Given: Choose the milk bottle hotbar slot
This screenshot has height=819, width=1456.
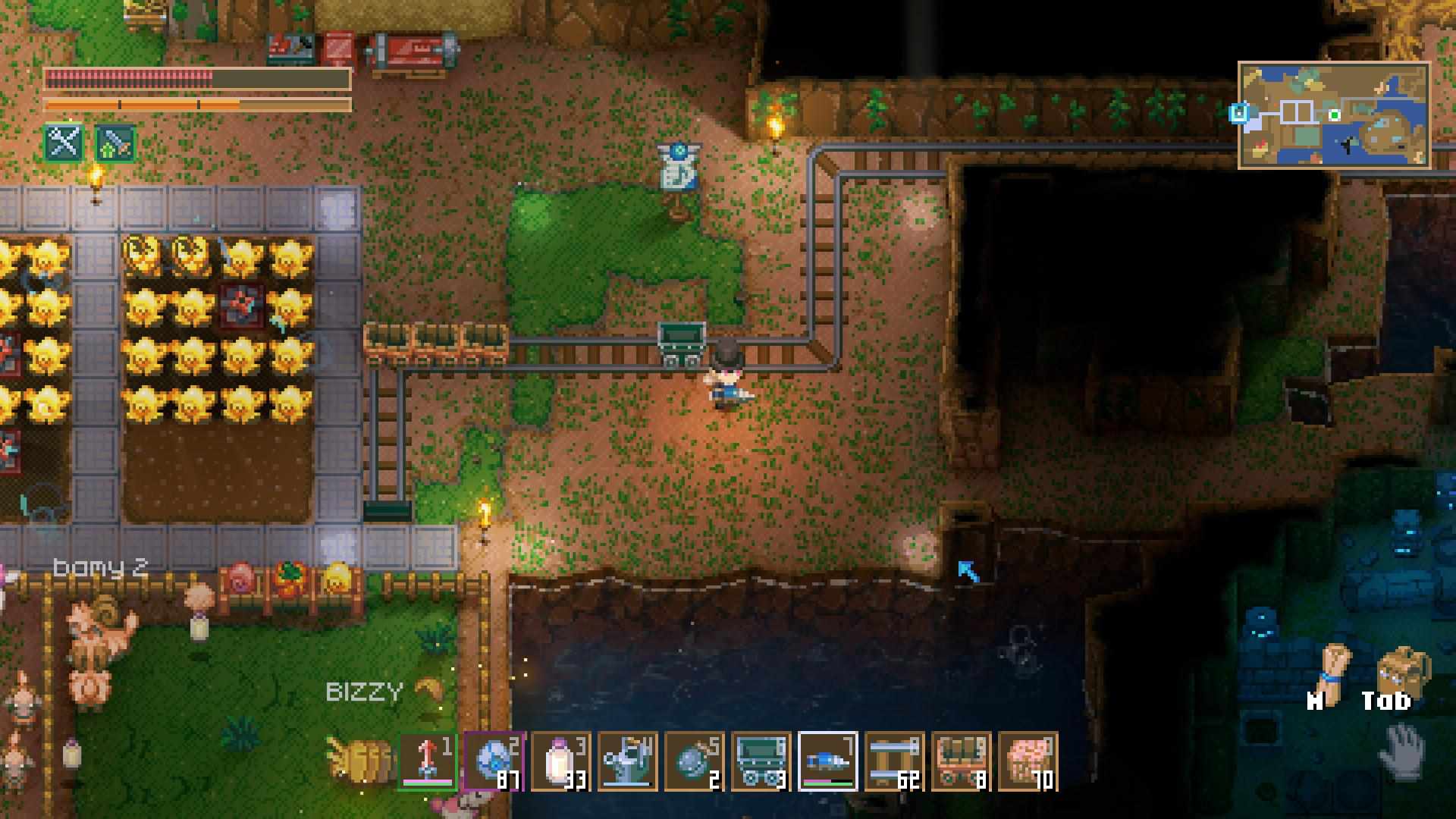Looking at the screenshot, I should tap(561, 761).
